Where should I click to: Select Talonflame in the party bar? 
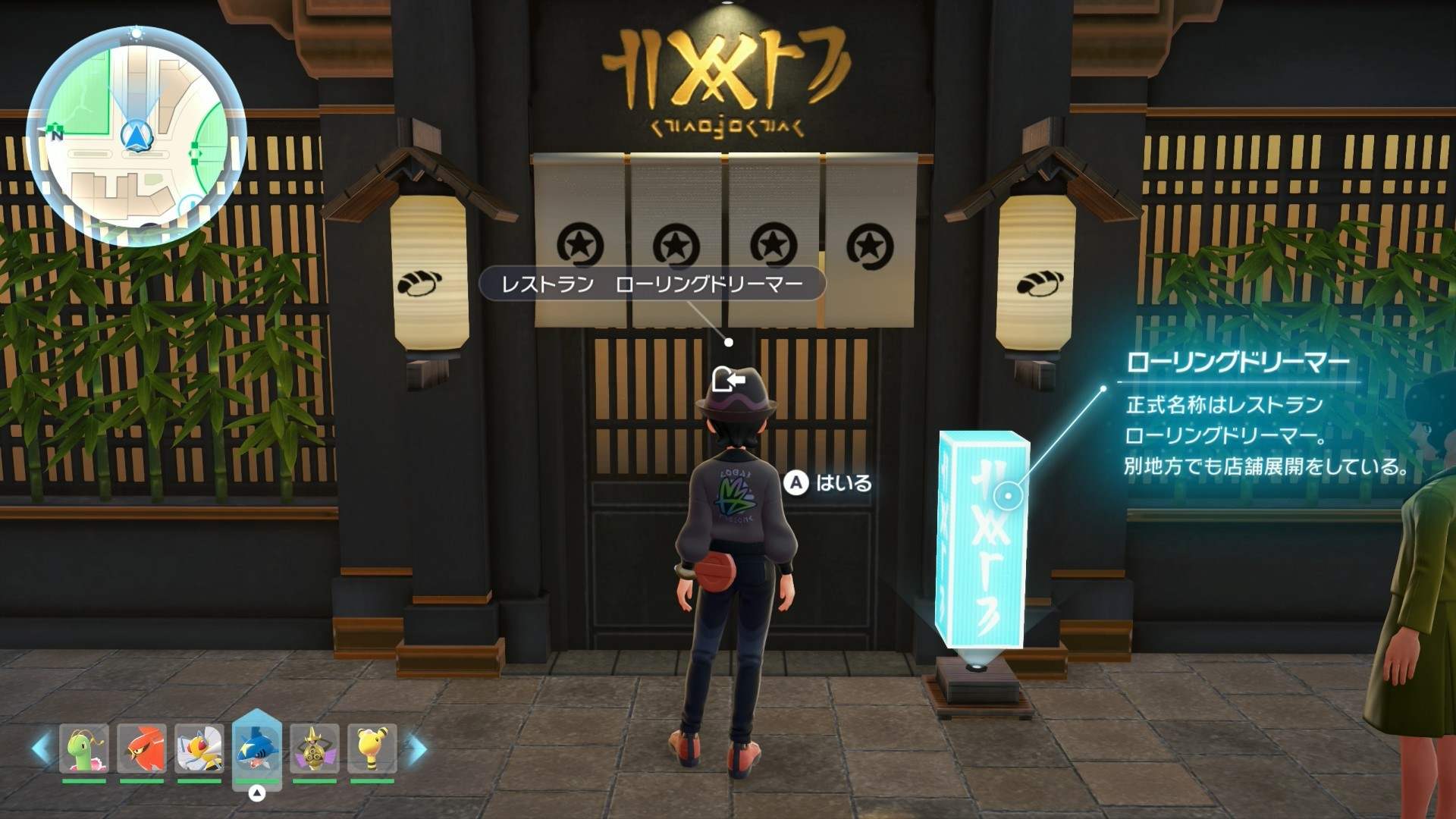(x=142, y=748)
